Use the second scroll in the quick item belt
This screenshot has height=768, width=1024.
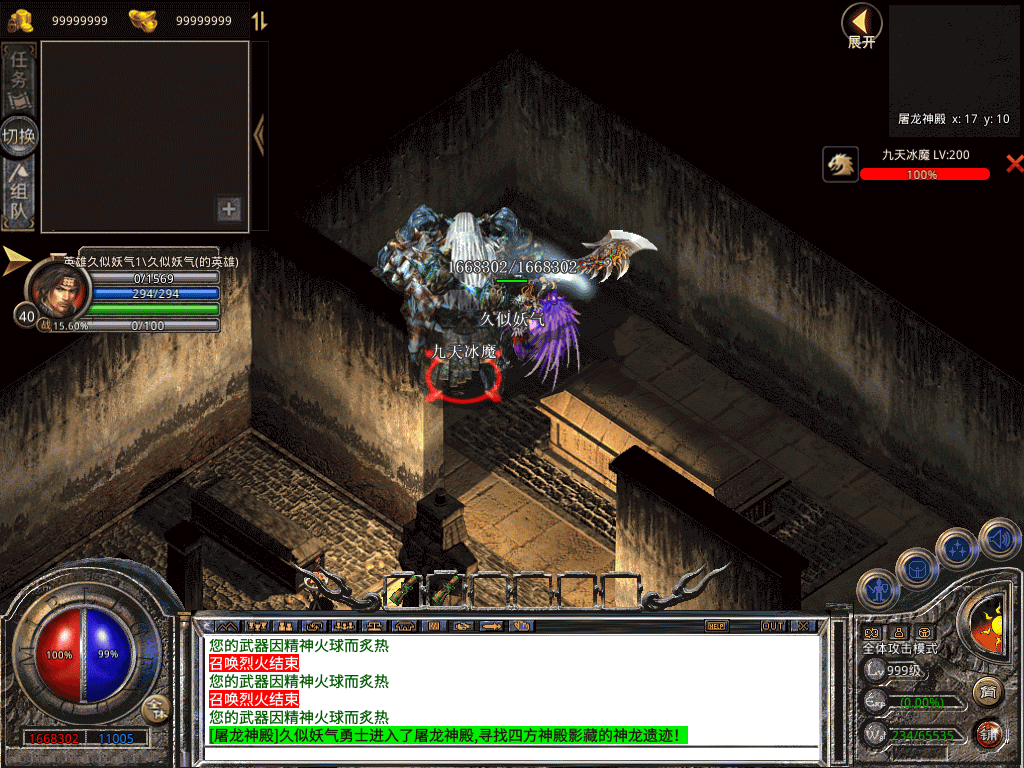point(442,590)
